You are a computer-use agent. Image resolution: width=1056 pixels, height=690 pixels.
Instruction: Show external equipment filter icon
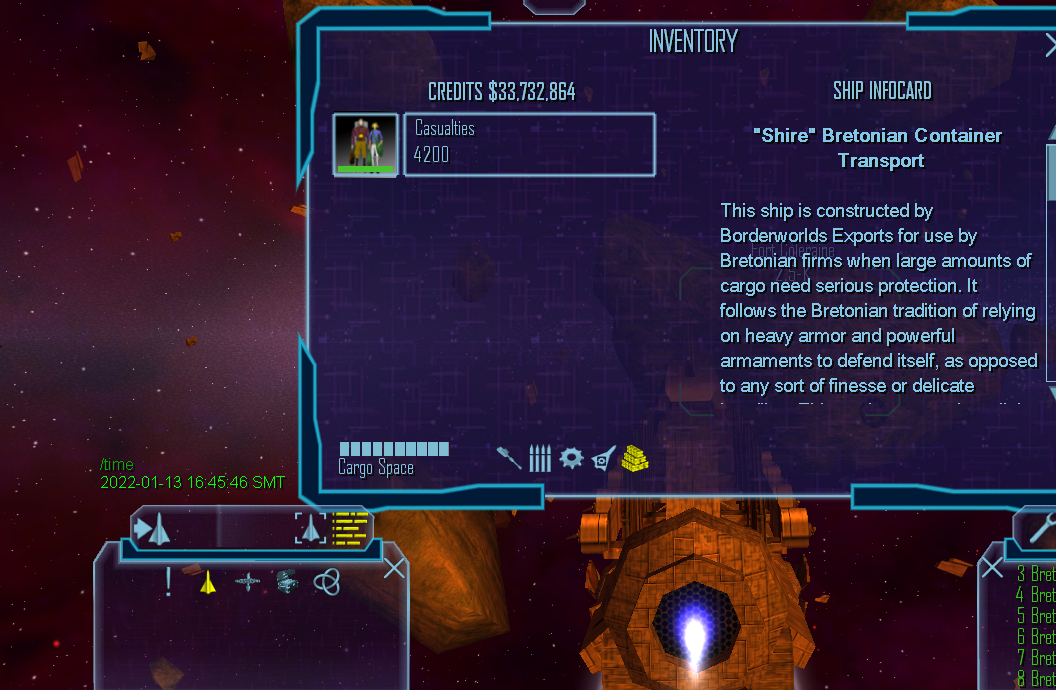(603, 458)
